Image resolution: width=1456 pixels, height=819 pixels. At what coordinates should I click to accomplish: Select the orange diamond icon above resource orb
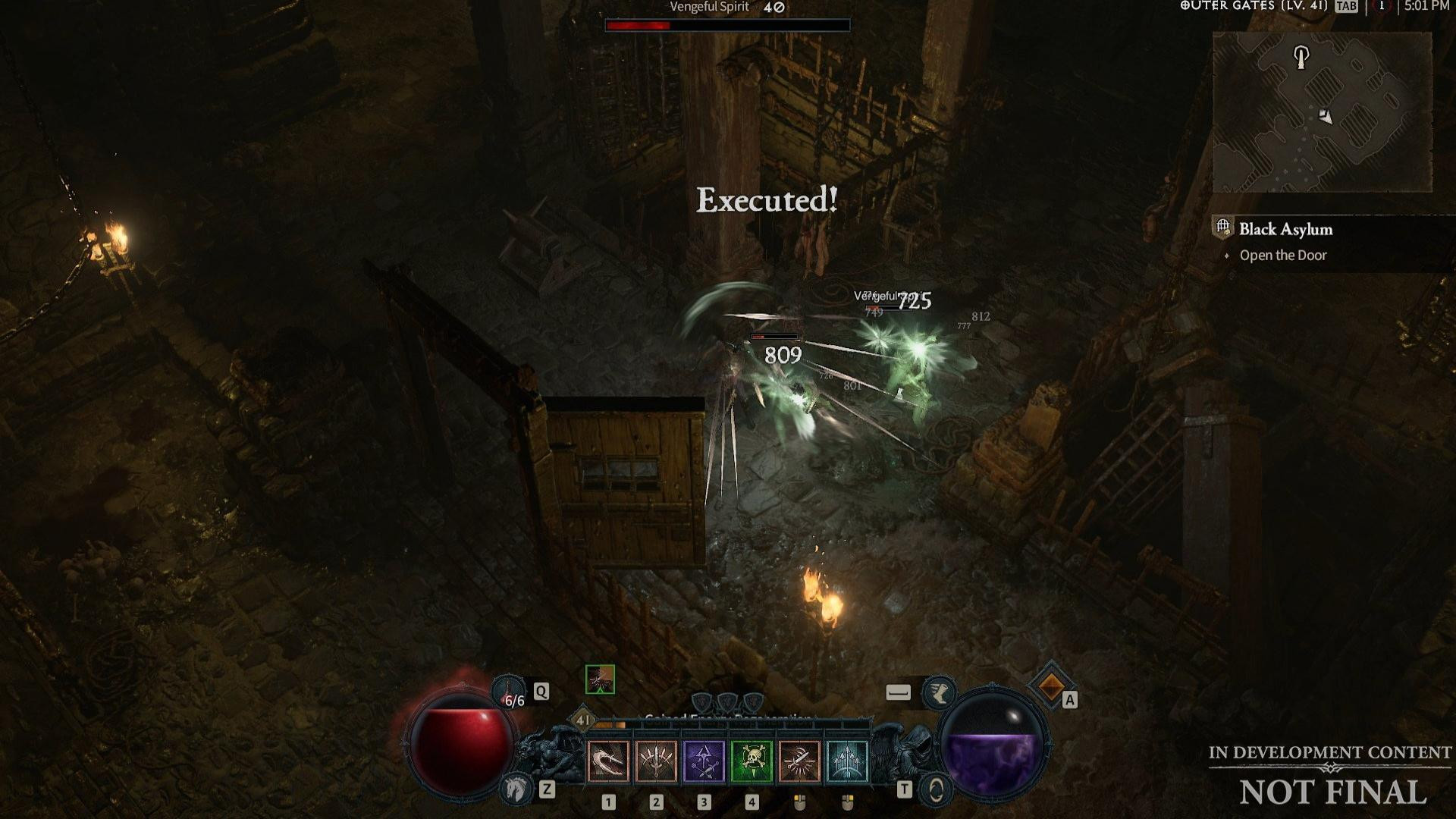pyautogui.click(x=1051, y=686)
